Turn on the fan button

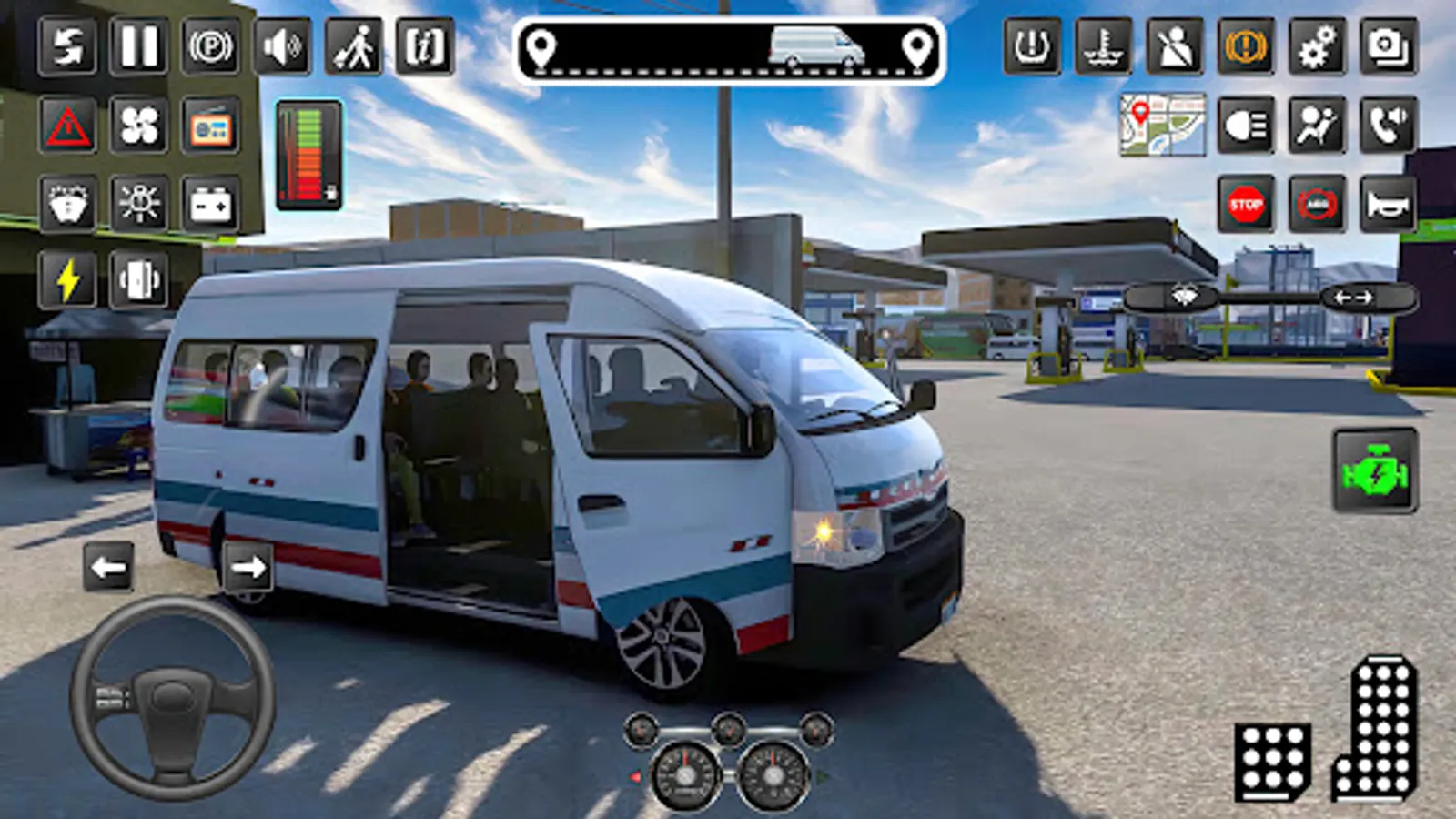pyautogui.click(x=138, y=126)
